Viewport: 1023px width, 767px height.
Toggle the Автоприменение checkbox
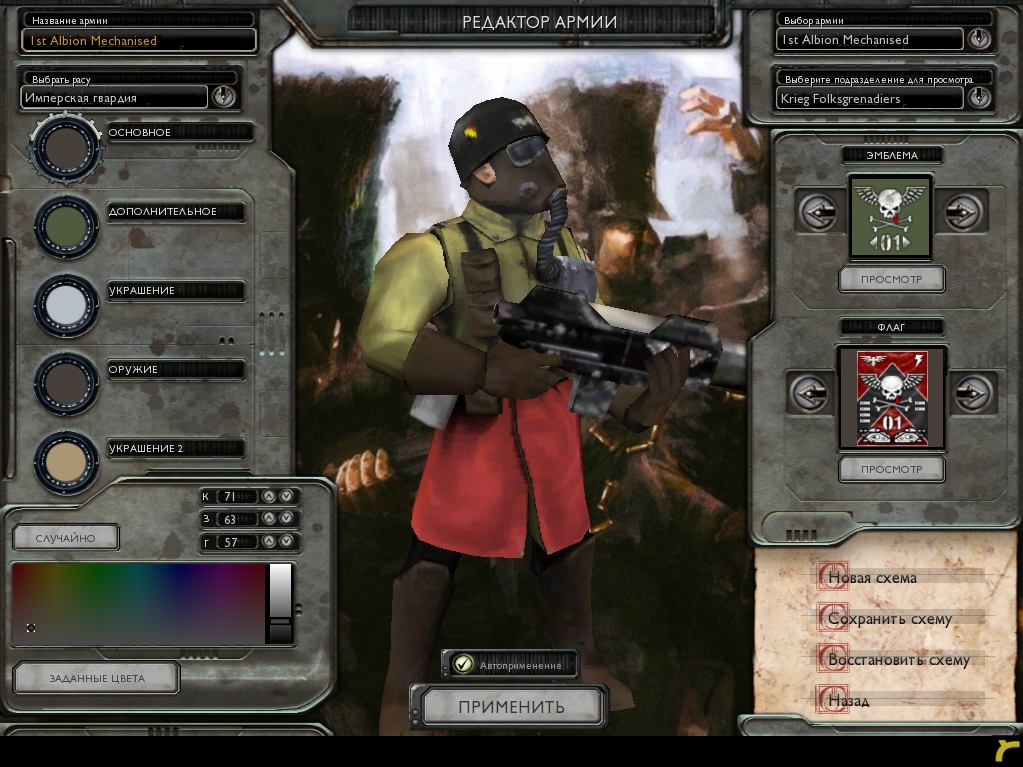(x=463, y=663)
